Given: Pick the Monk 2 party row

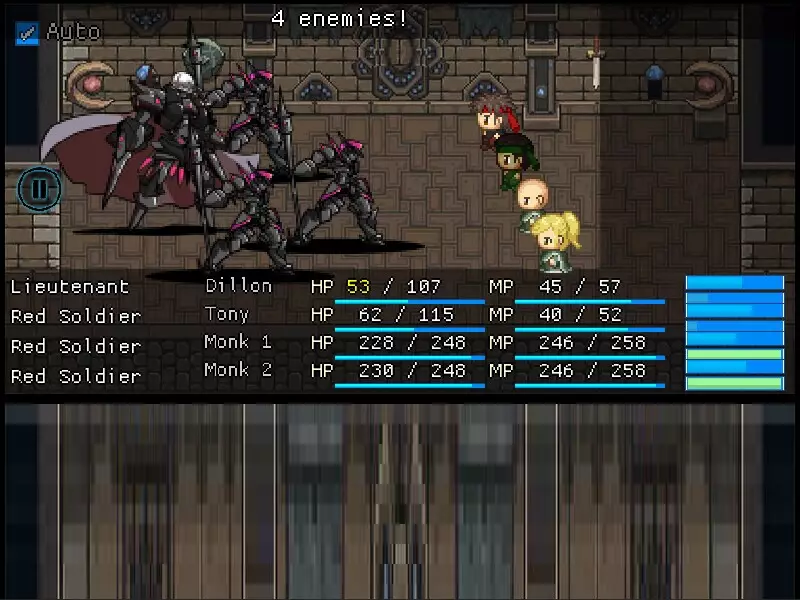Looking at the screenshot, I should coord(238,370).
